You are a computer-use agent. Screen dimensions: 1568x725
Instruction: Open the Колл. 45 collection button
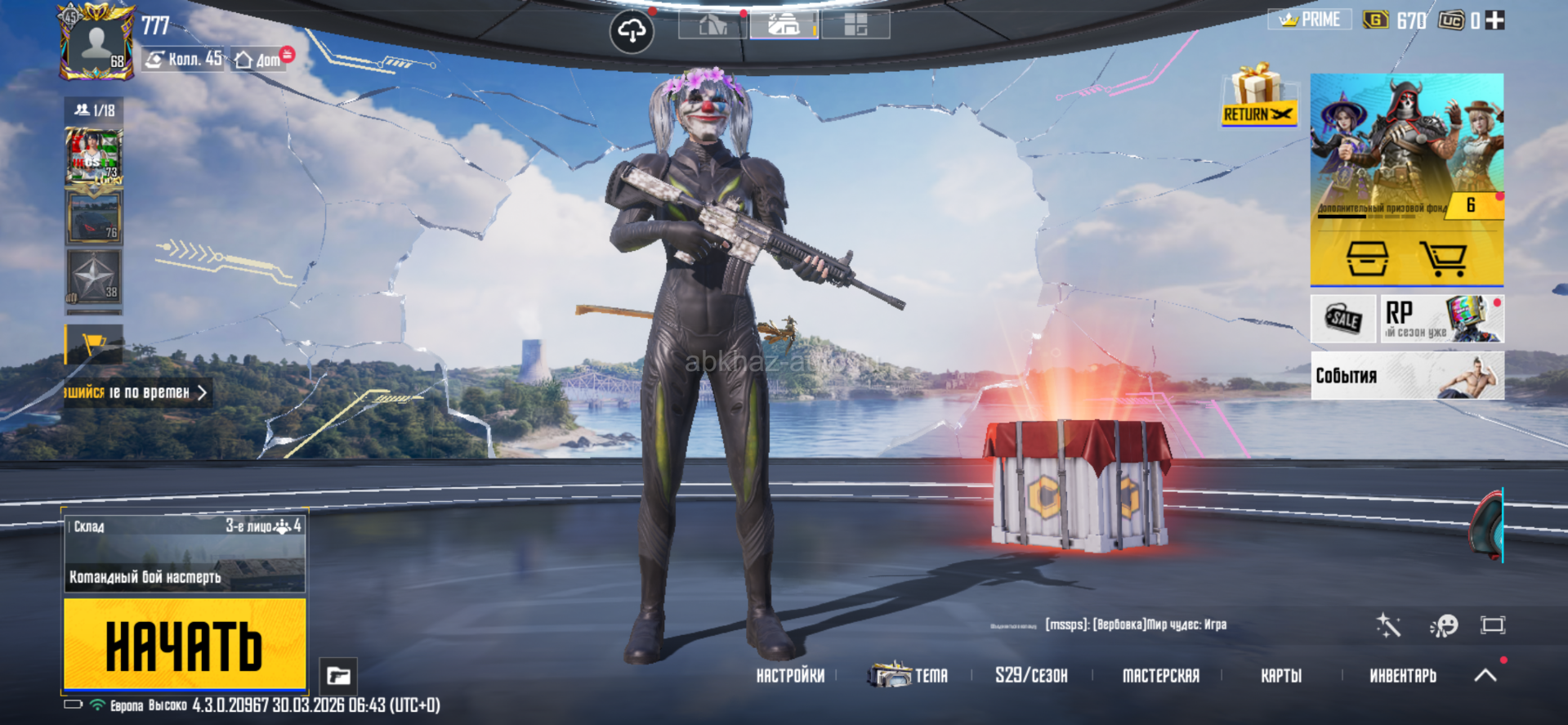(x=185, y=59)
